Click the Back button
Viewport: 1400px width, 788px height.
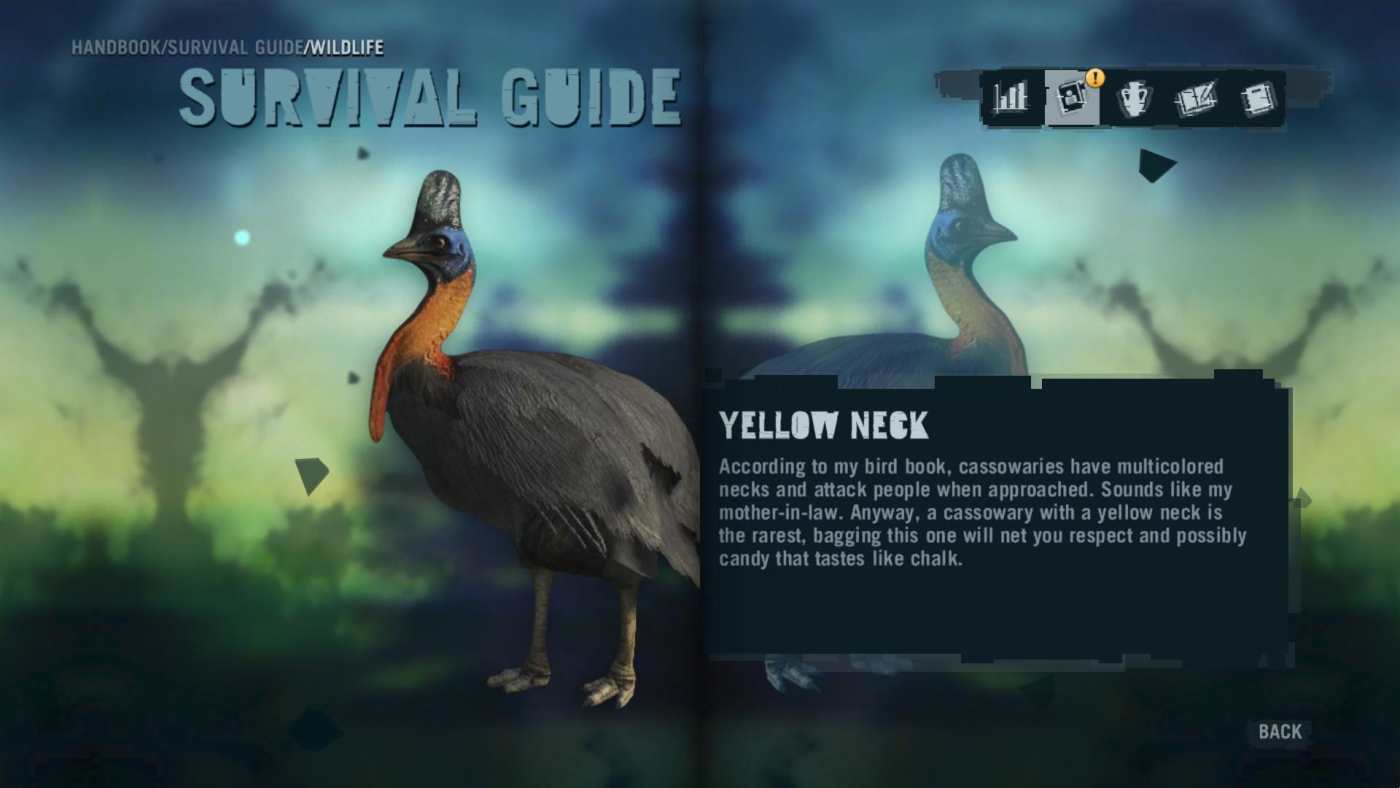1280,731
